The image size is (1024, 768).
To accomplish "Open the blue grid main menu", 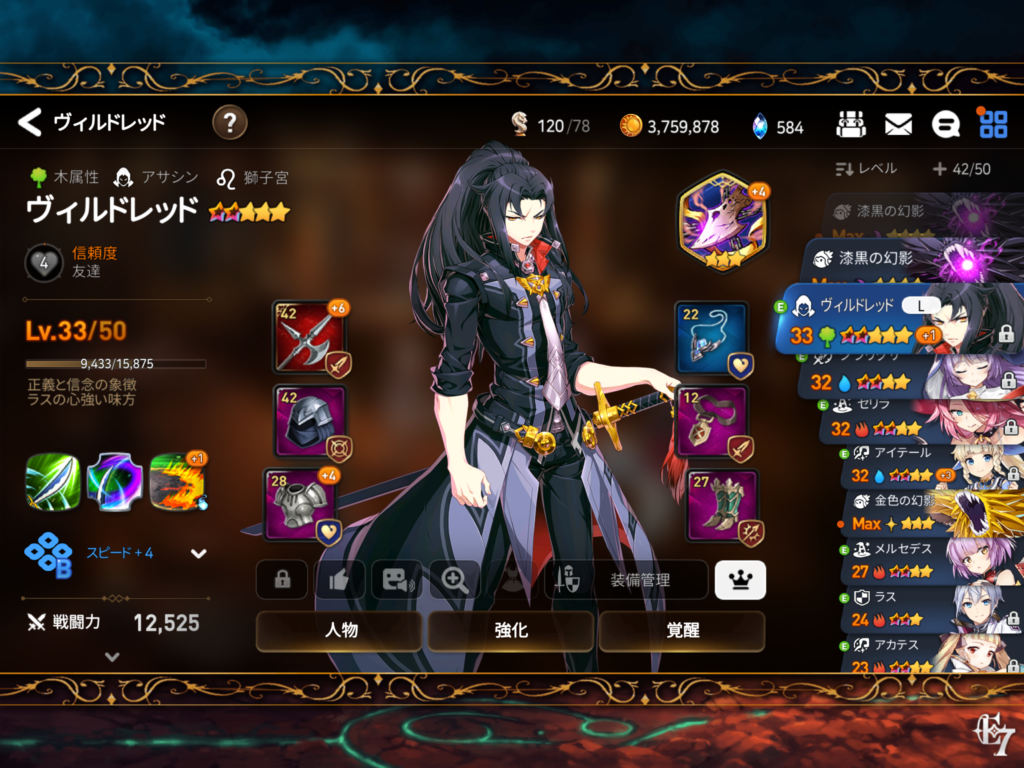I will click(x=993, y=124).
